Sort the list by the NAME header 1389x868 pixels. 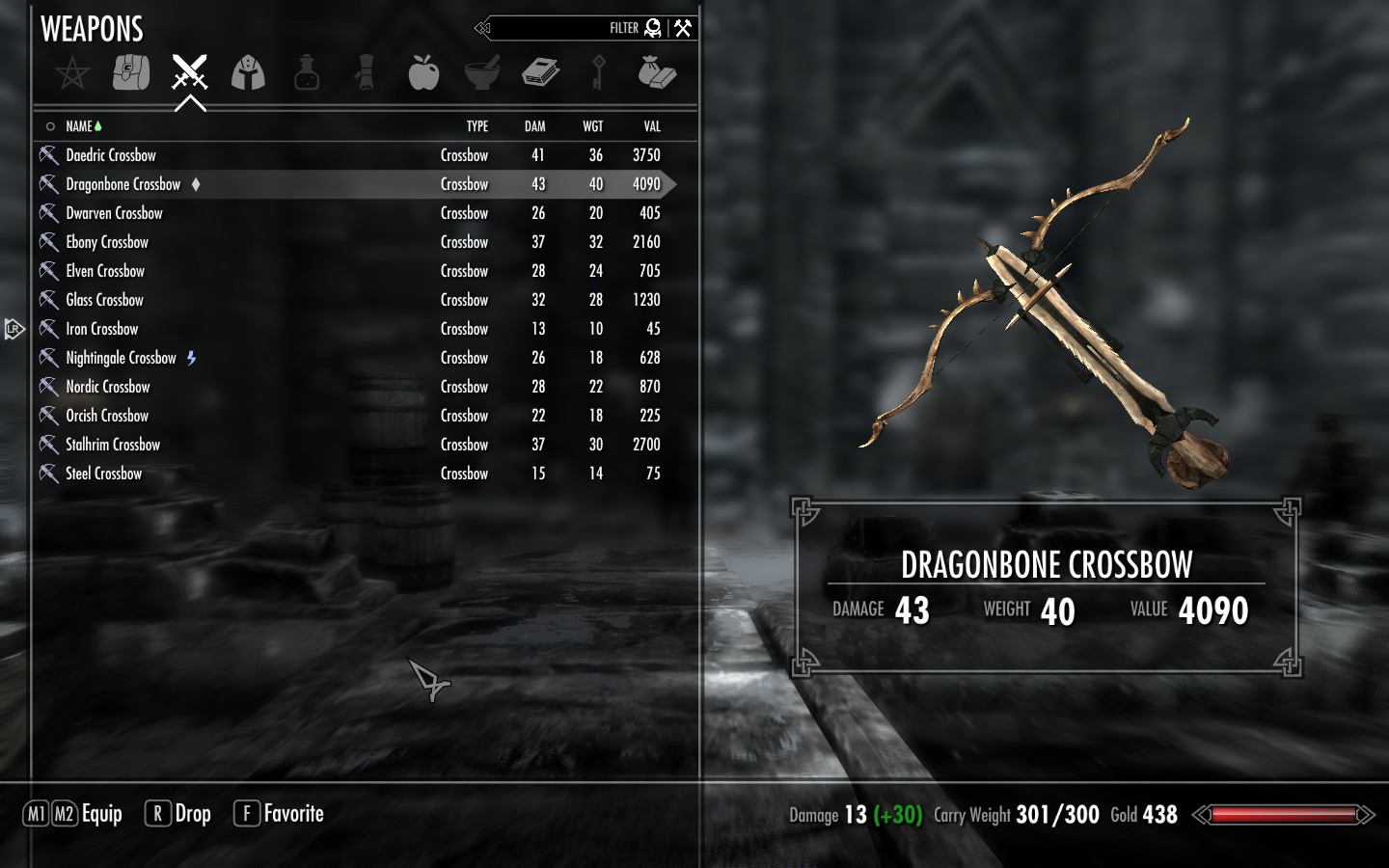click(x=79, y=126)
